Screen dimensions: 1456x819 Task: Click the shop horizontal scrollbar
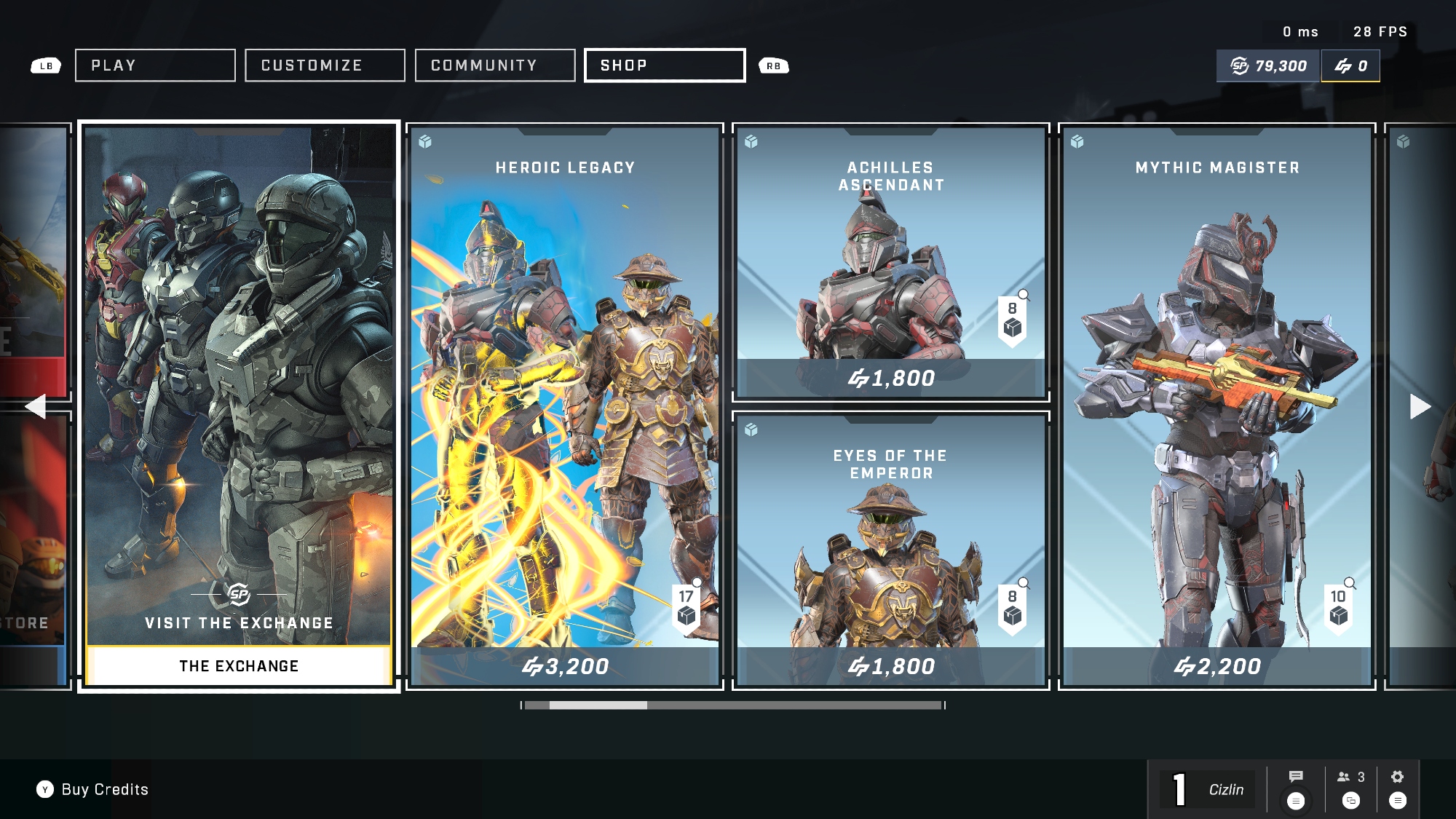tap(733, 705)
